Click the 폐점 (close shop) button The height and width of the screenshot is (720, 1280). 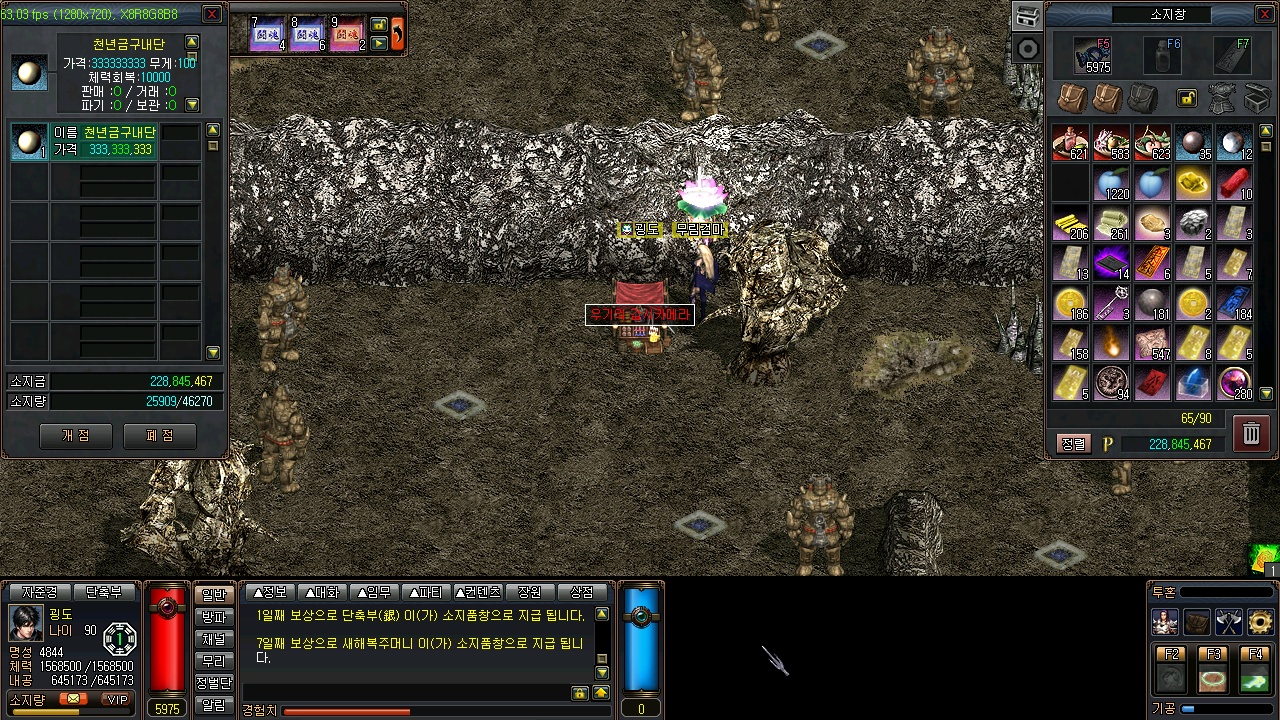(x=160, y=436)
